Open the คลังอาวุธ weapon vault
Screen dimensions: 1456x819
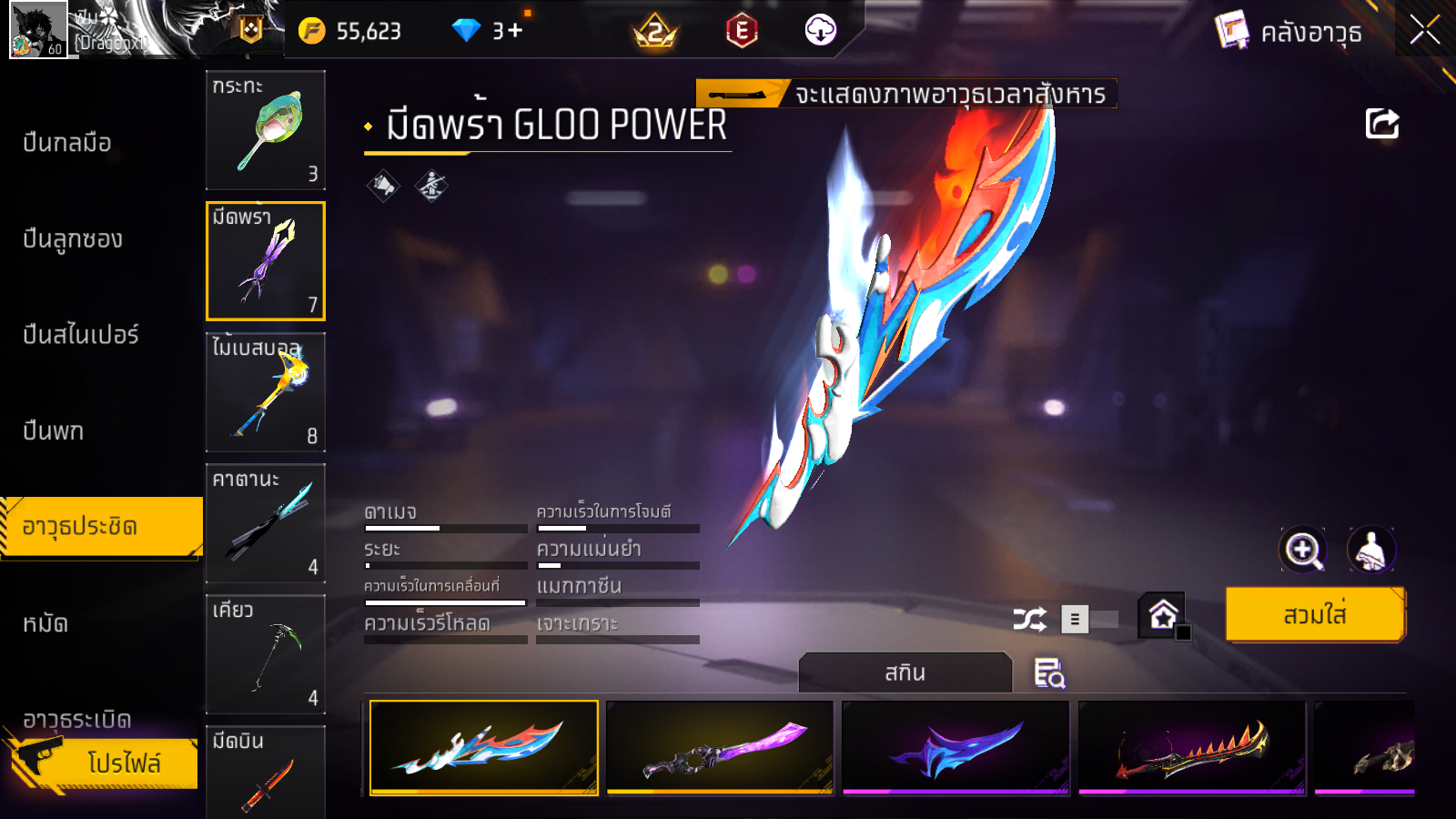1290,33
